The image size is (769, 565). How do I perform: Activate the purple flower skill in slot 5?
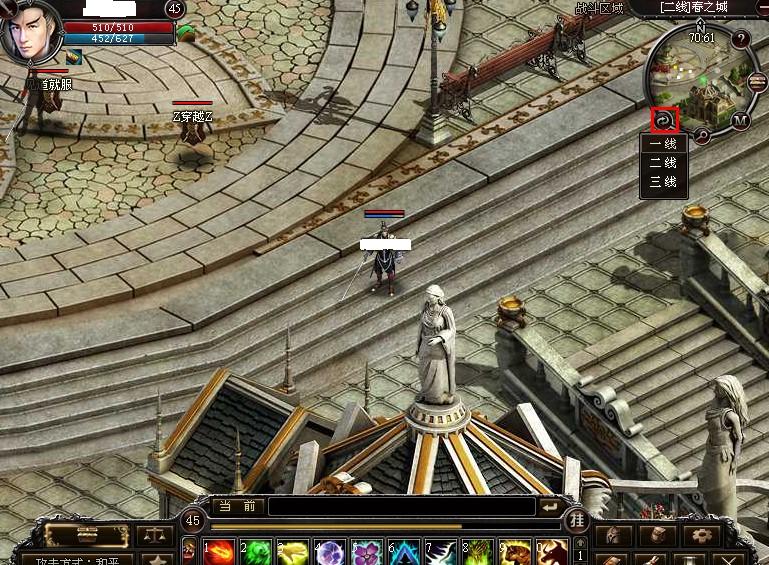tap(366, 552)
